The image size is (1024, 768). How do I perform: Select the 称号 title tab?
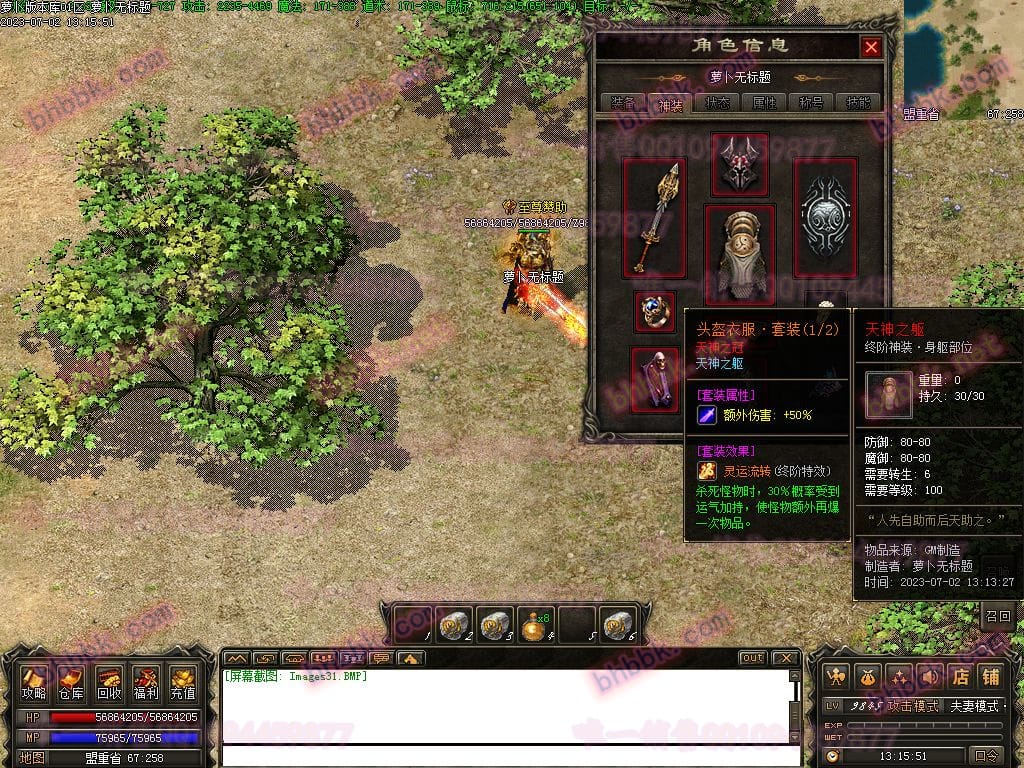811,102
